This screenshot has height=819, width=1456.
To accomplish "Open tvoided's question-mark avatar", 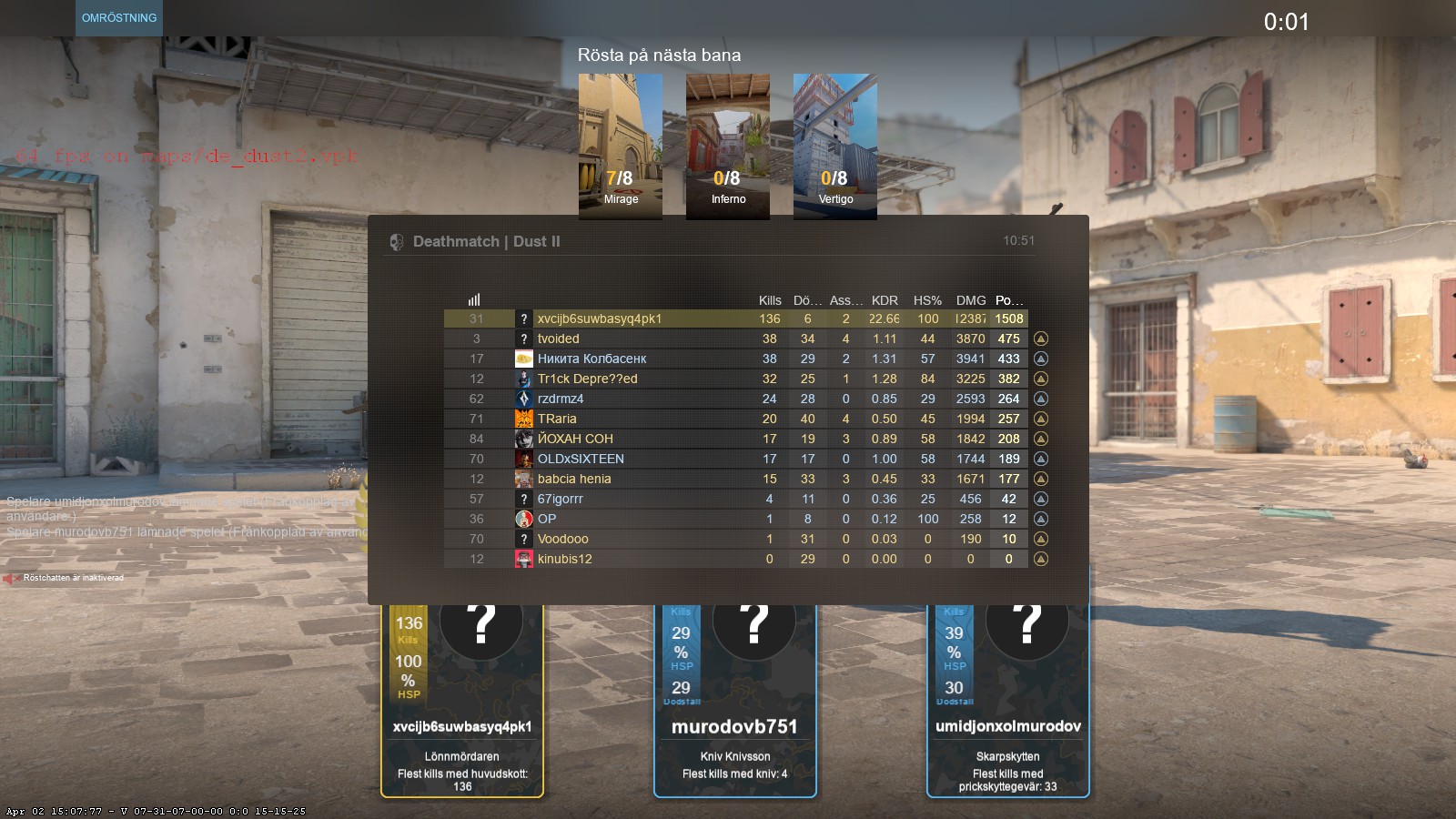I will (523, 338).
